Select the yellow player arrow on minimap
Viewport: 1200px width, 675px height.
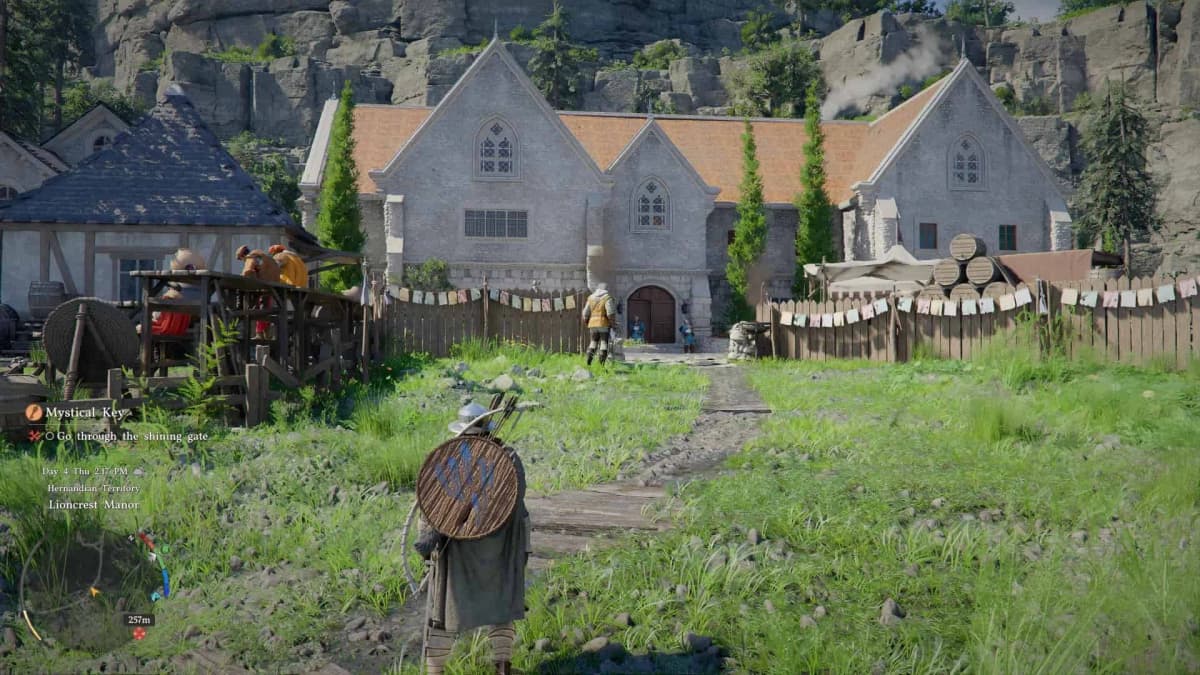pos(95,591)
